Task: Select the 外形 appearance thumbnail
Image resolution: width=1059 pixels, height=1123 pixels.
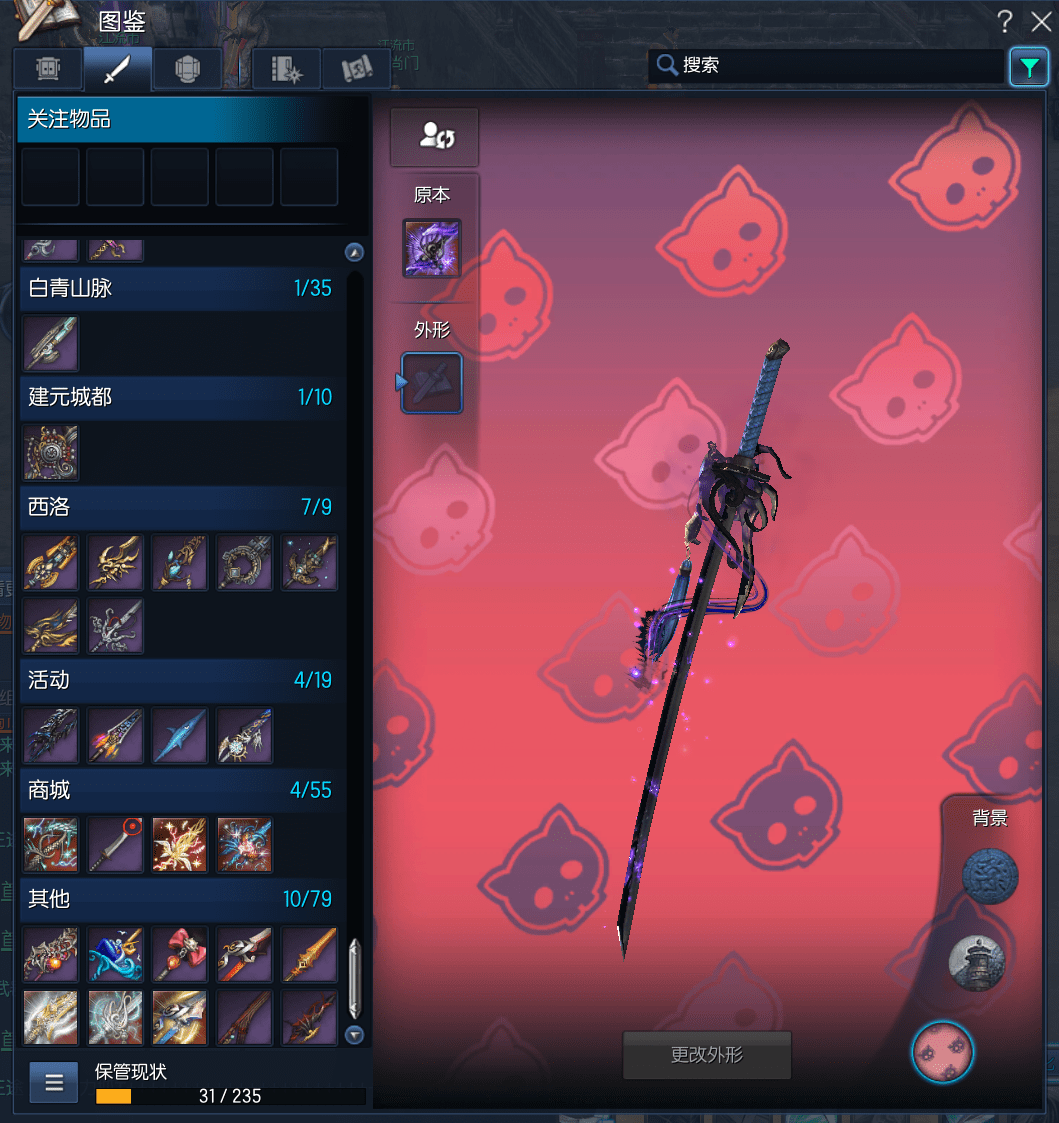Action: [x=432, y=383]
